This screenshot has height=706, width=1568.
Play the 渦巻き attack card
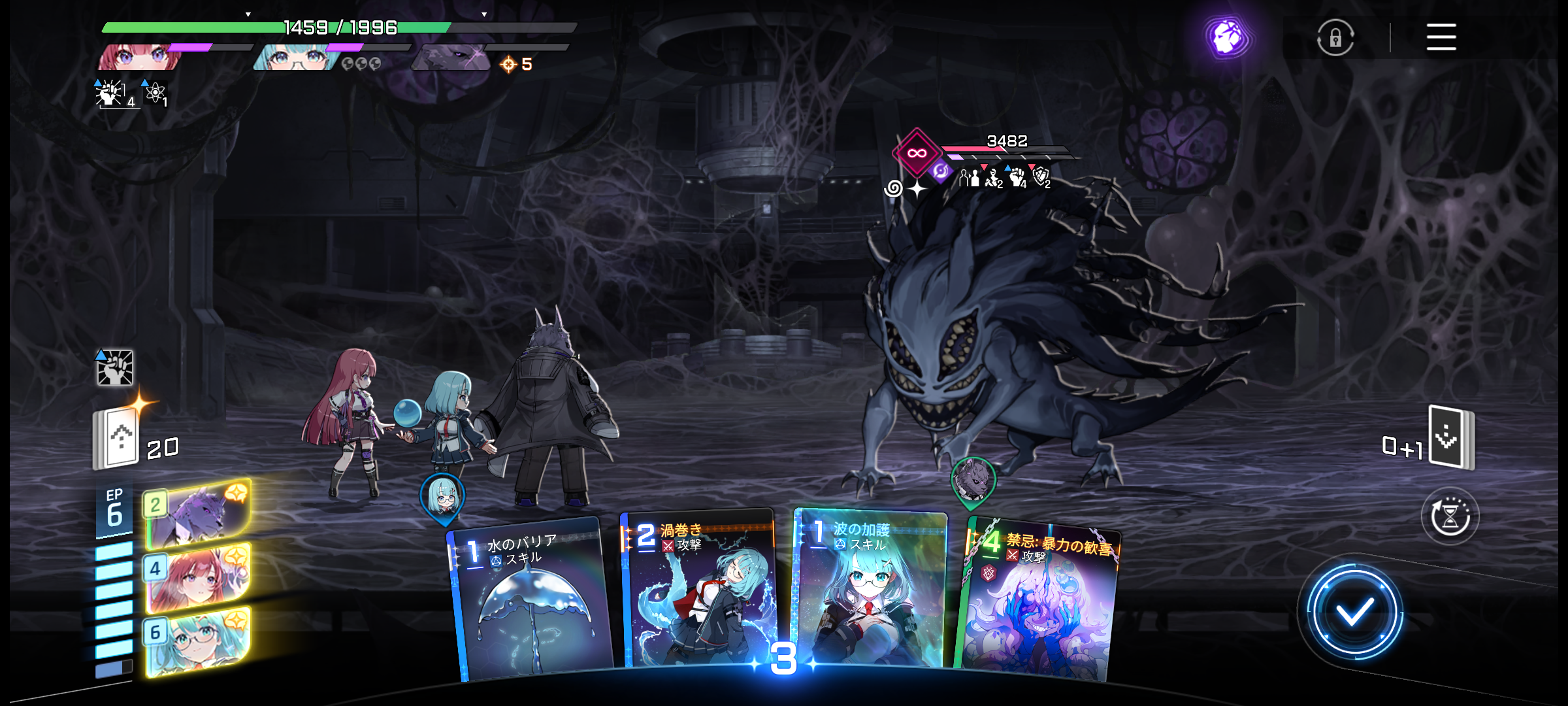[x=698, y=592]
